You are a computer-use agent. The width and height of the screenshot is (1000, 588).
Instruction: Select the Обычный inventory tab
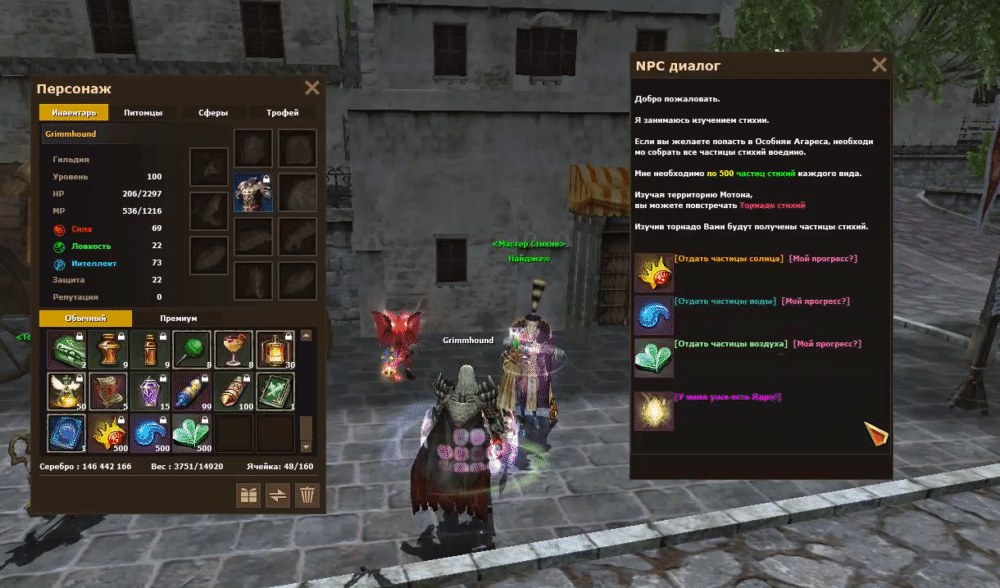coord(85,318)
